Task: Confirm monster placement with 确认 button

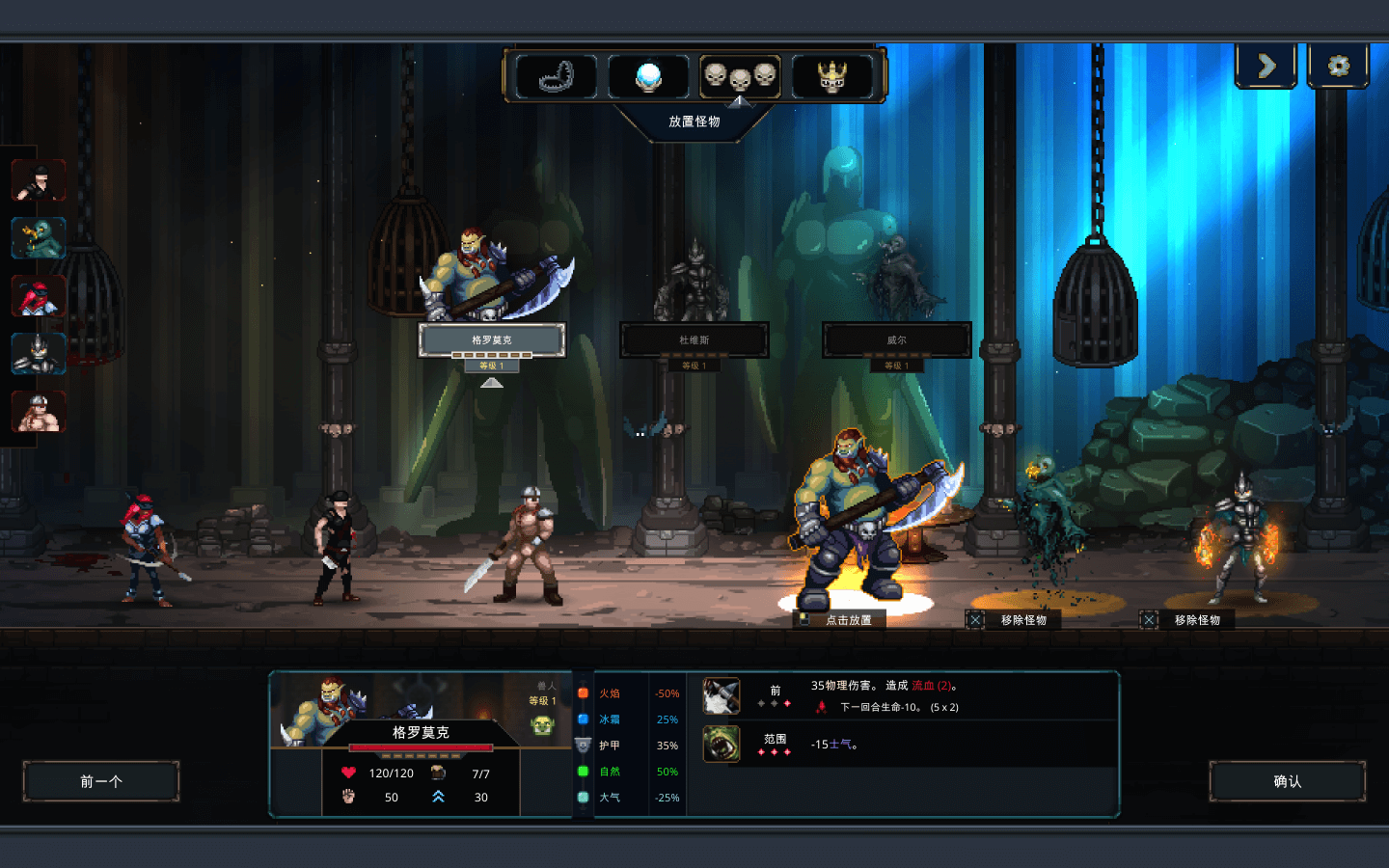Action: [x=1287, y=781]
